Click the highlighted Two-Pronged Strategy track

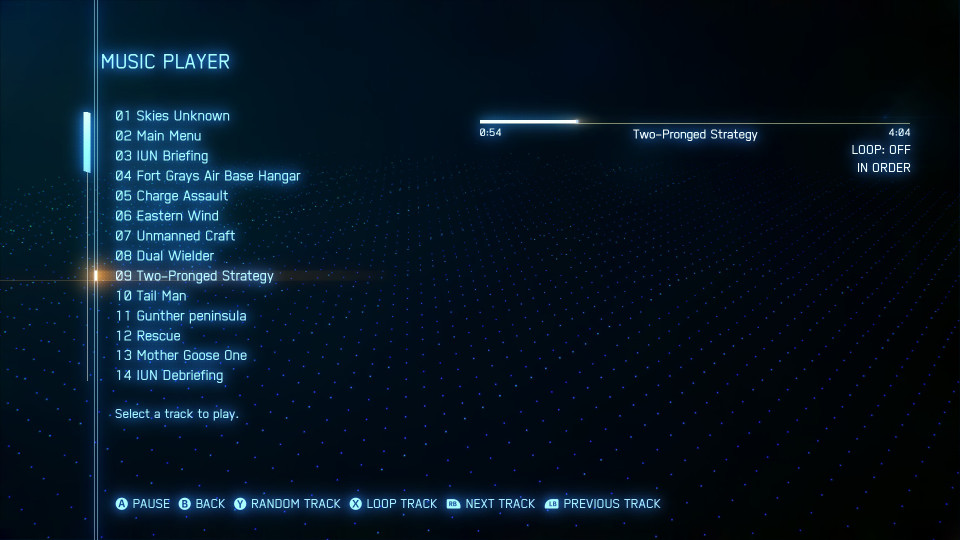[x=194, y=276]
